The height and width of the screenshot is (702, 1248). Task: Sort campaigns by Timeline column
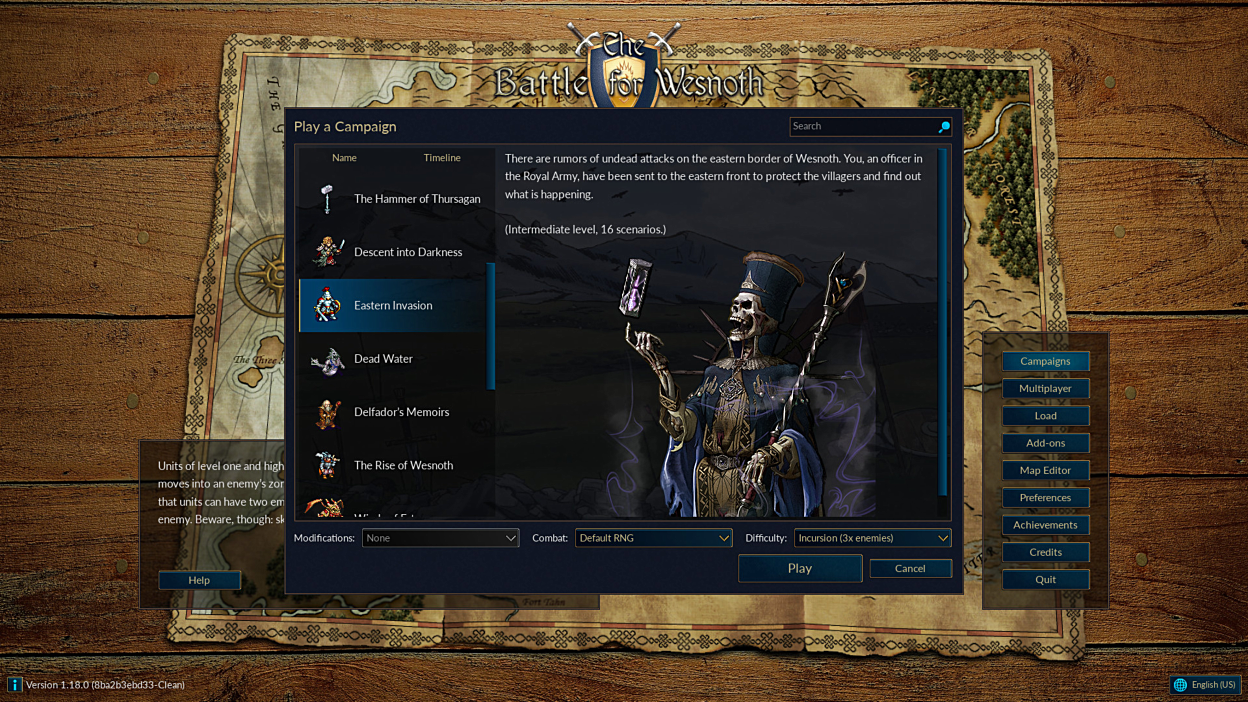(x=442, y=158)
